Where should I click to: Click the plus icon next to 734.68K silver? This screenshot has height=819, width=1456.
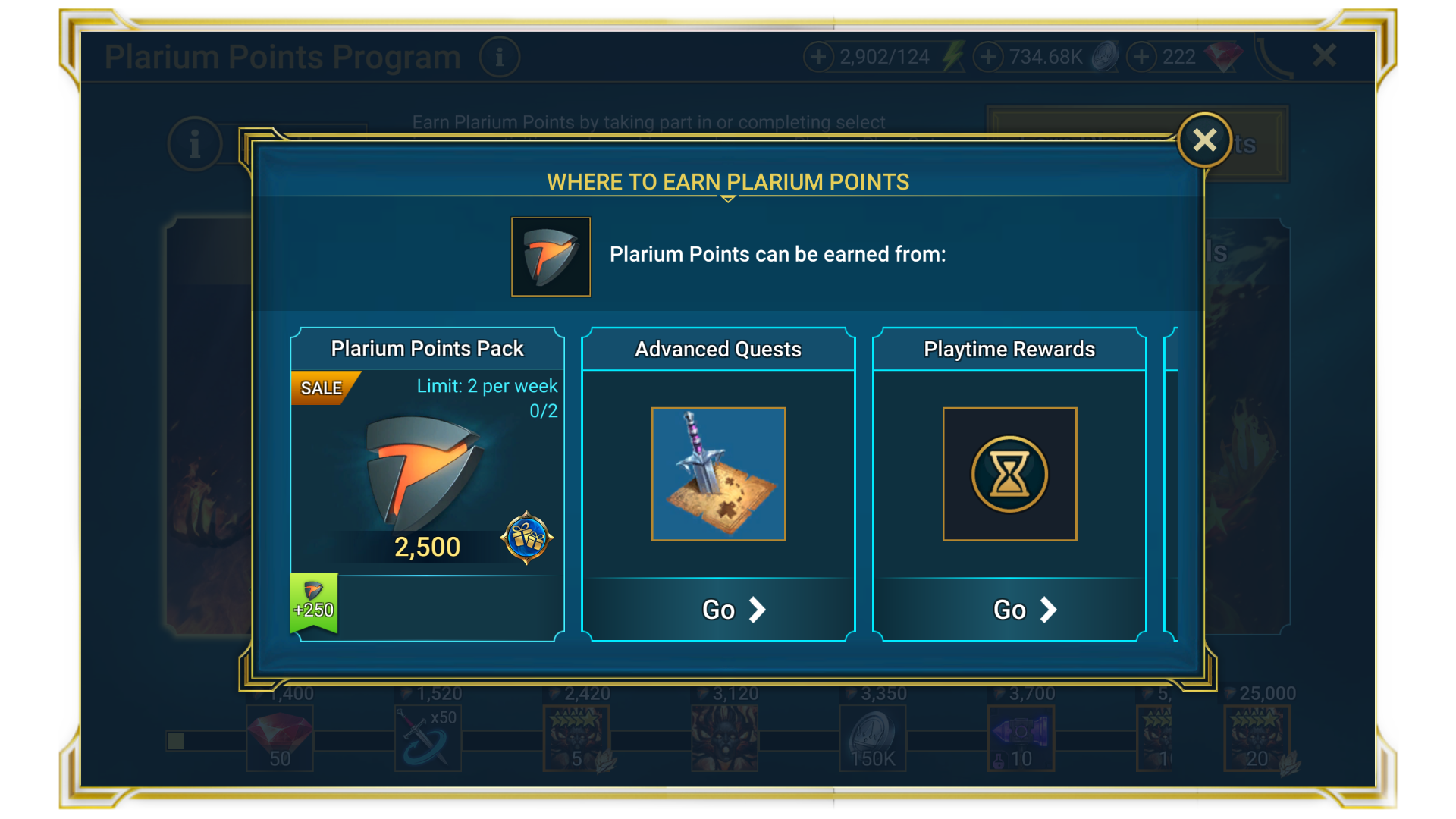click(987, 56)
